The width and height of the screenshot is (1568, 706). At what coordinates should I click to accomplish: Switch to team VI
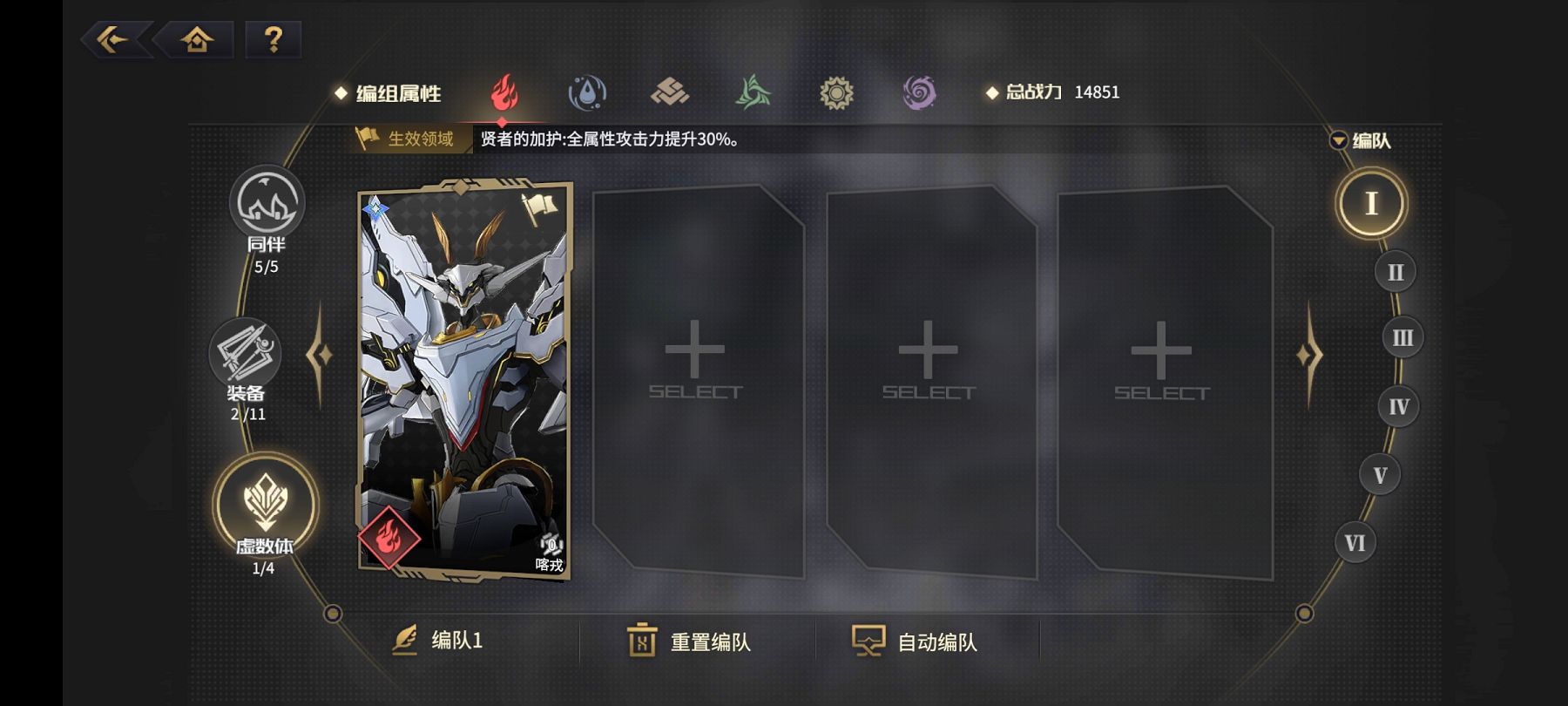point(1355,543)
